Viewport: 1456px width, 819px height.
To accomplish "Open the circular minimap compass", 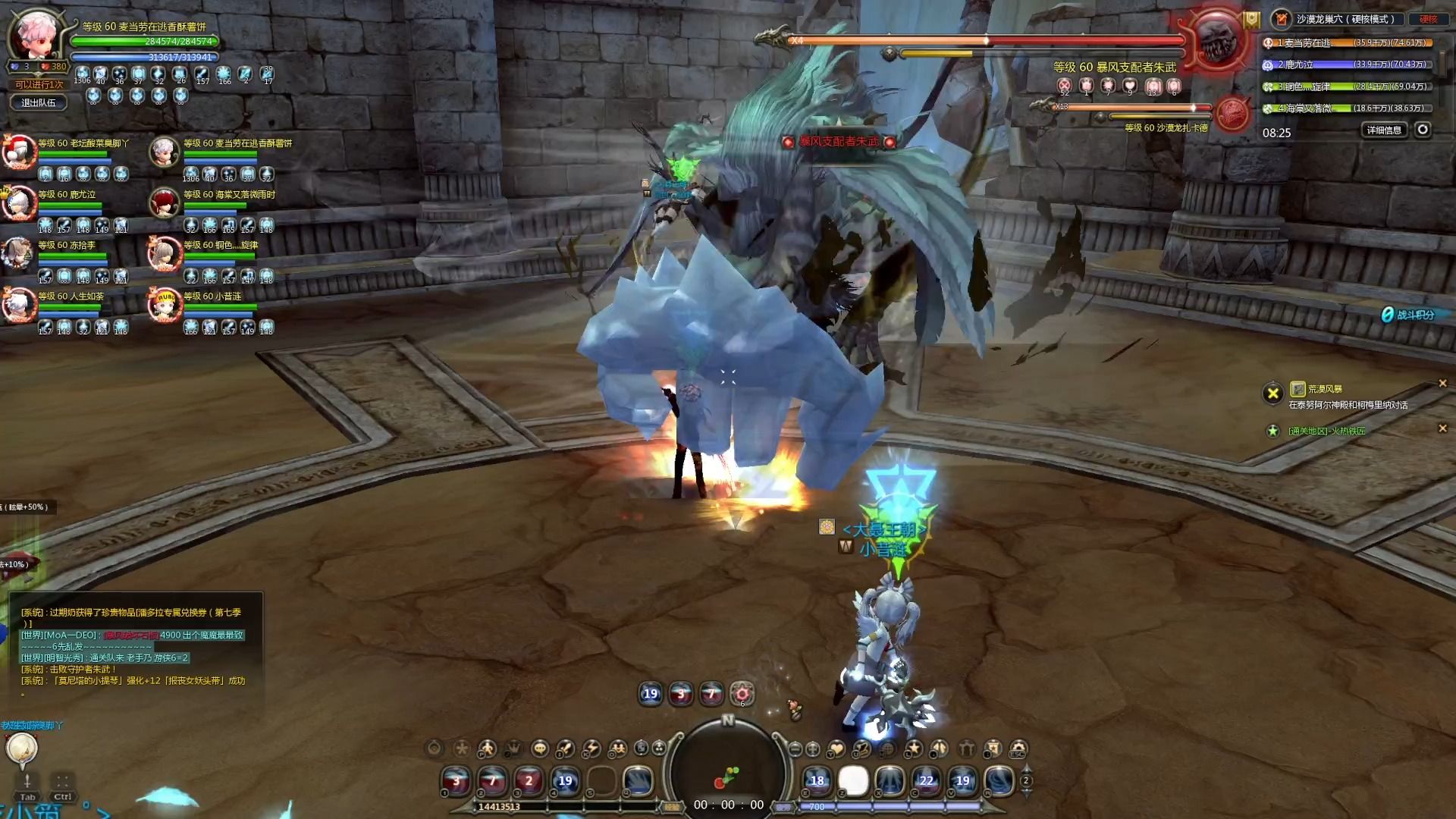I will point(728,766).
